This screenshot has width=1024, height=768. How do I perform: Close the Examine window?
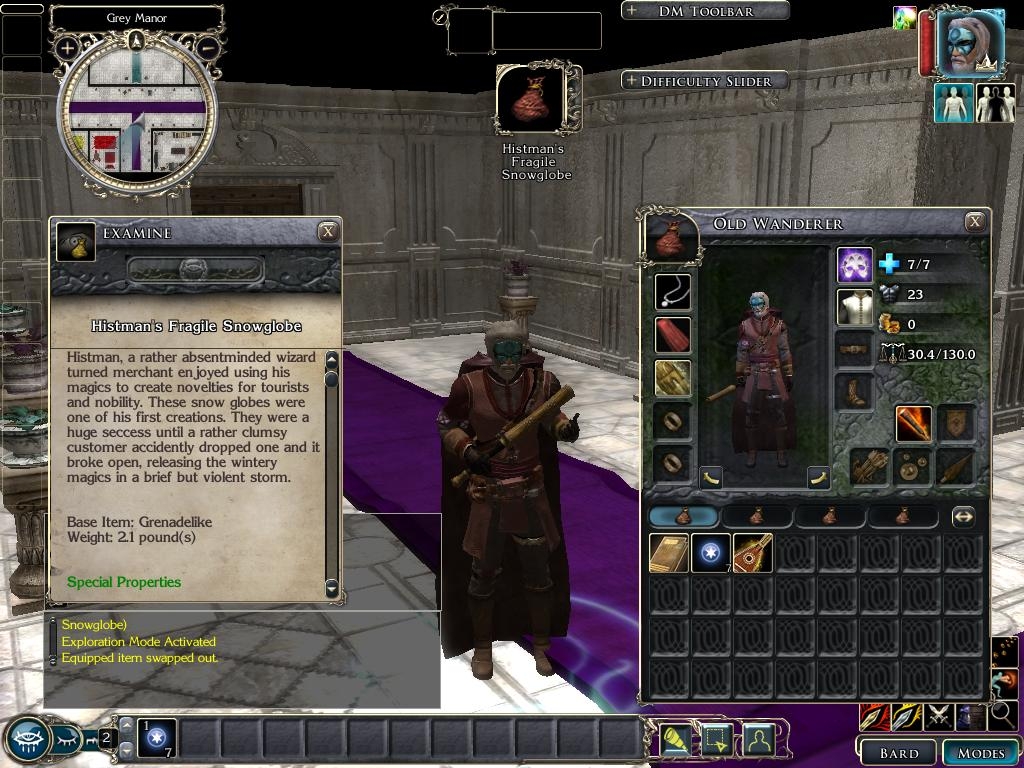327,232
